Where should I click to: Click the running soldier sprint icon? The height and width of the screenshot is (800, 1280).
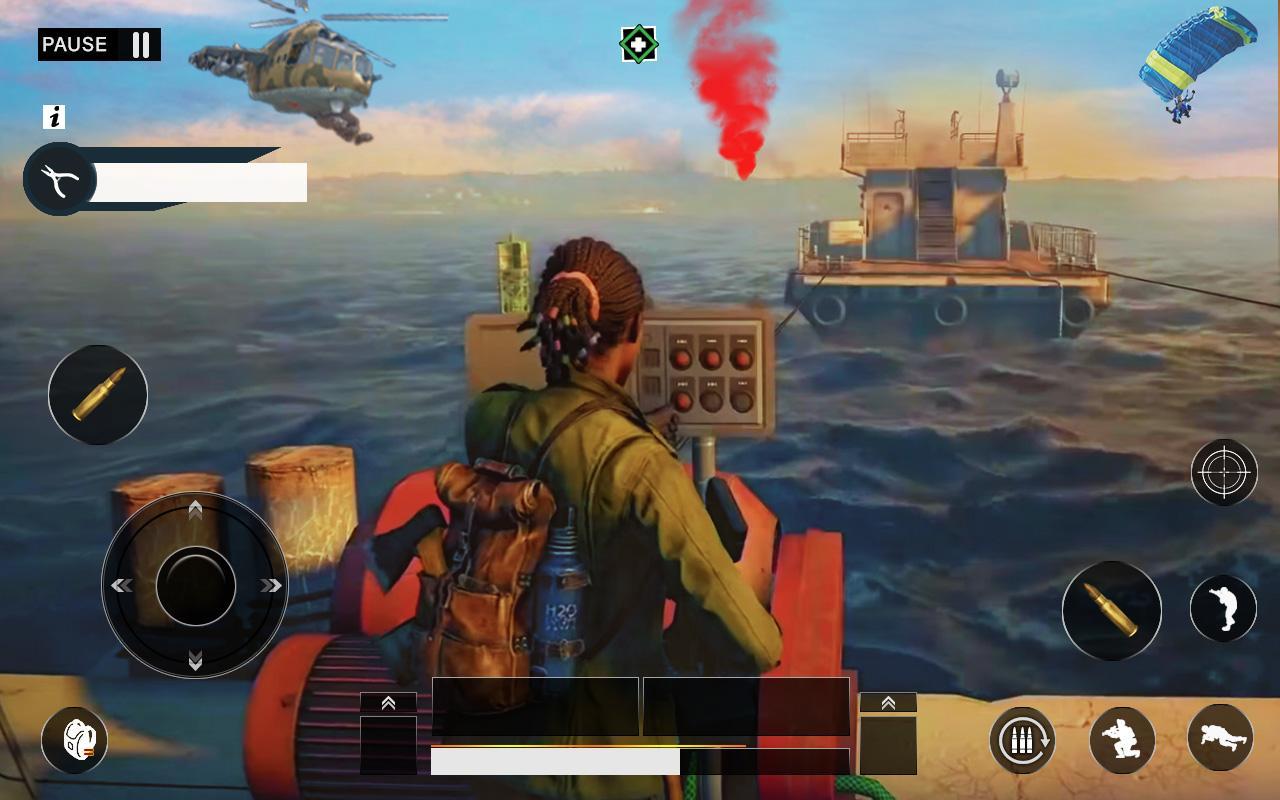click(1222, 610)
